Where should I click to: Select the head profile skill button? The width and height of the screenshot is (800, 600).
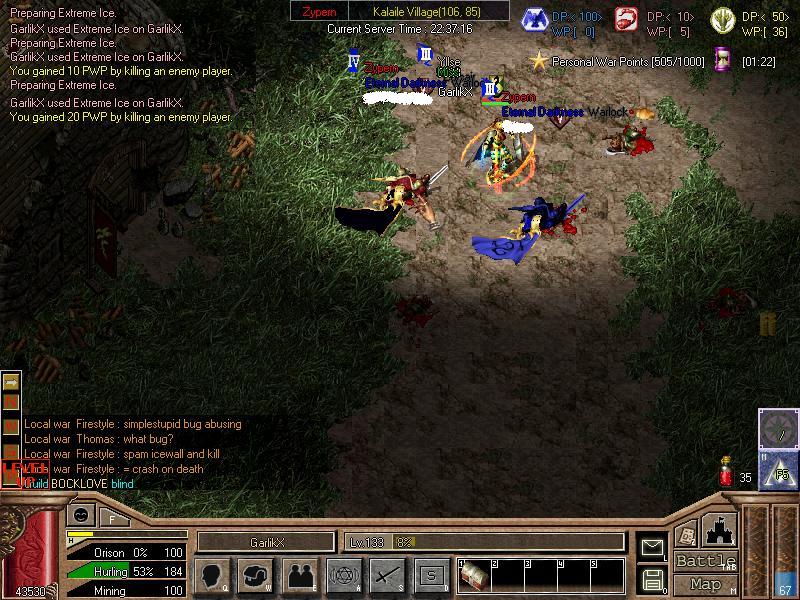[212, 575]
